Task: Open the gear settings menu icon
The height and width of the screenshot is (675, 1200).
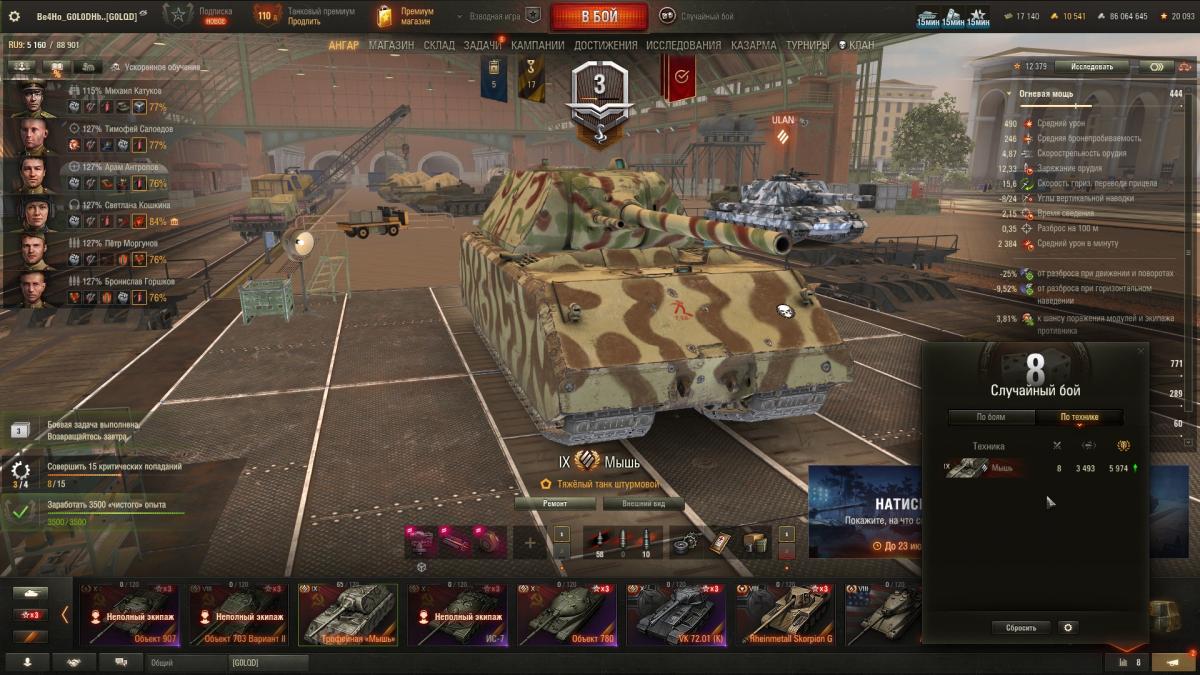Action: click(x=14, y=16)
